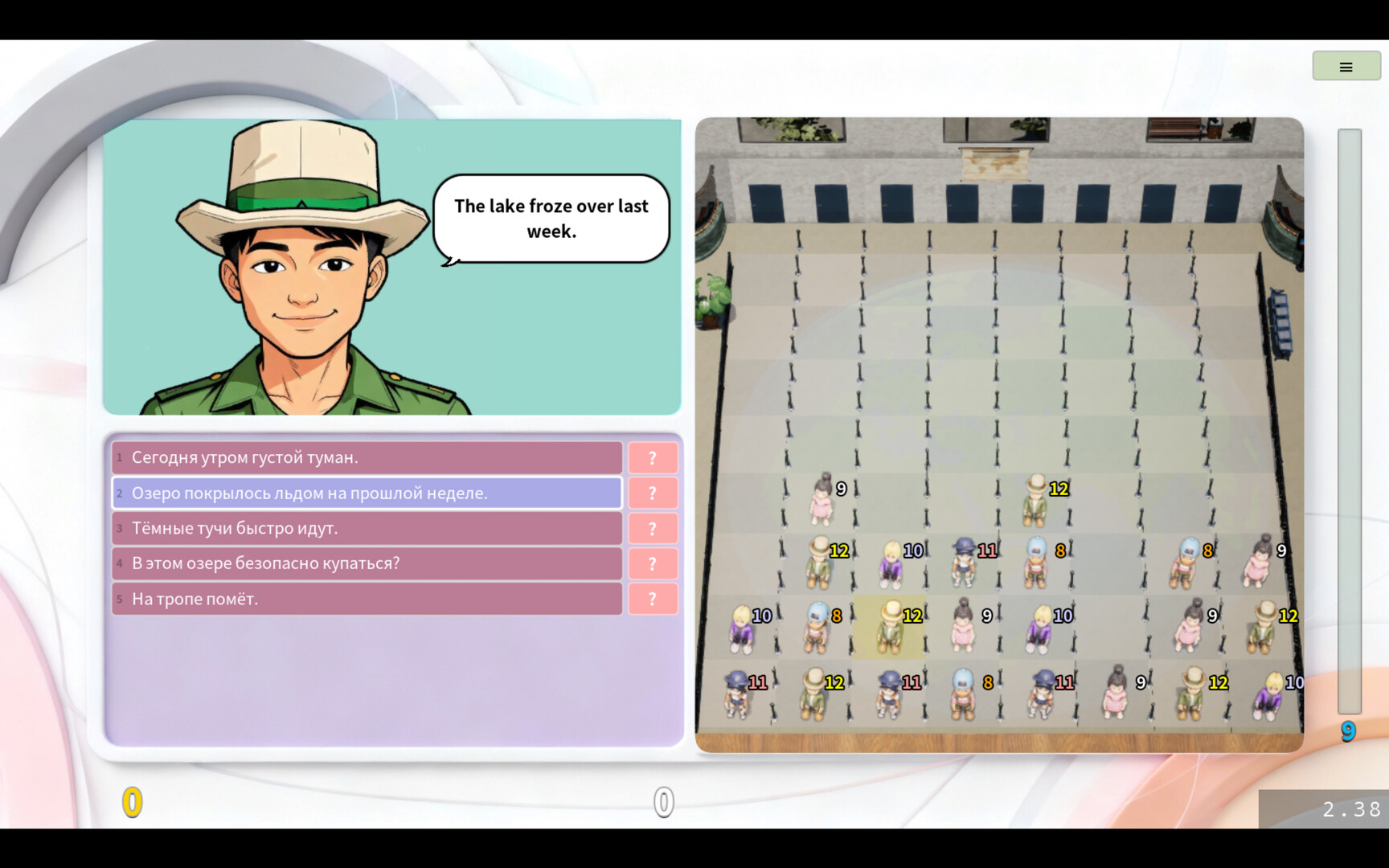Show hint for the swimming safety question
The width and height of the screenshot is (1389, 868).
point(653,563)
